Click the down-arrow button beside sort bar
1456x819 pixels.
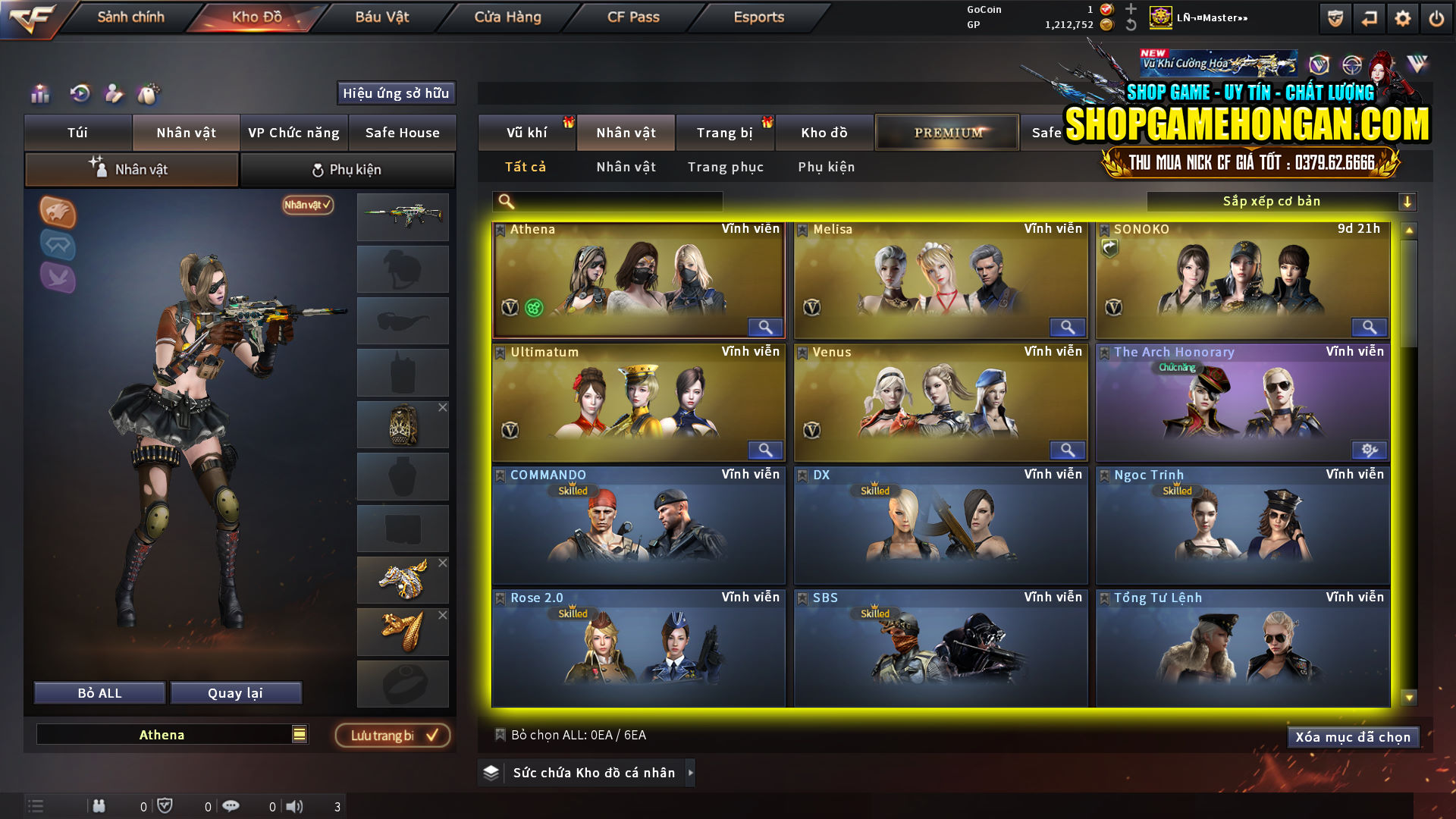tap(1408, 201)
